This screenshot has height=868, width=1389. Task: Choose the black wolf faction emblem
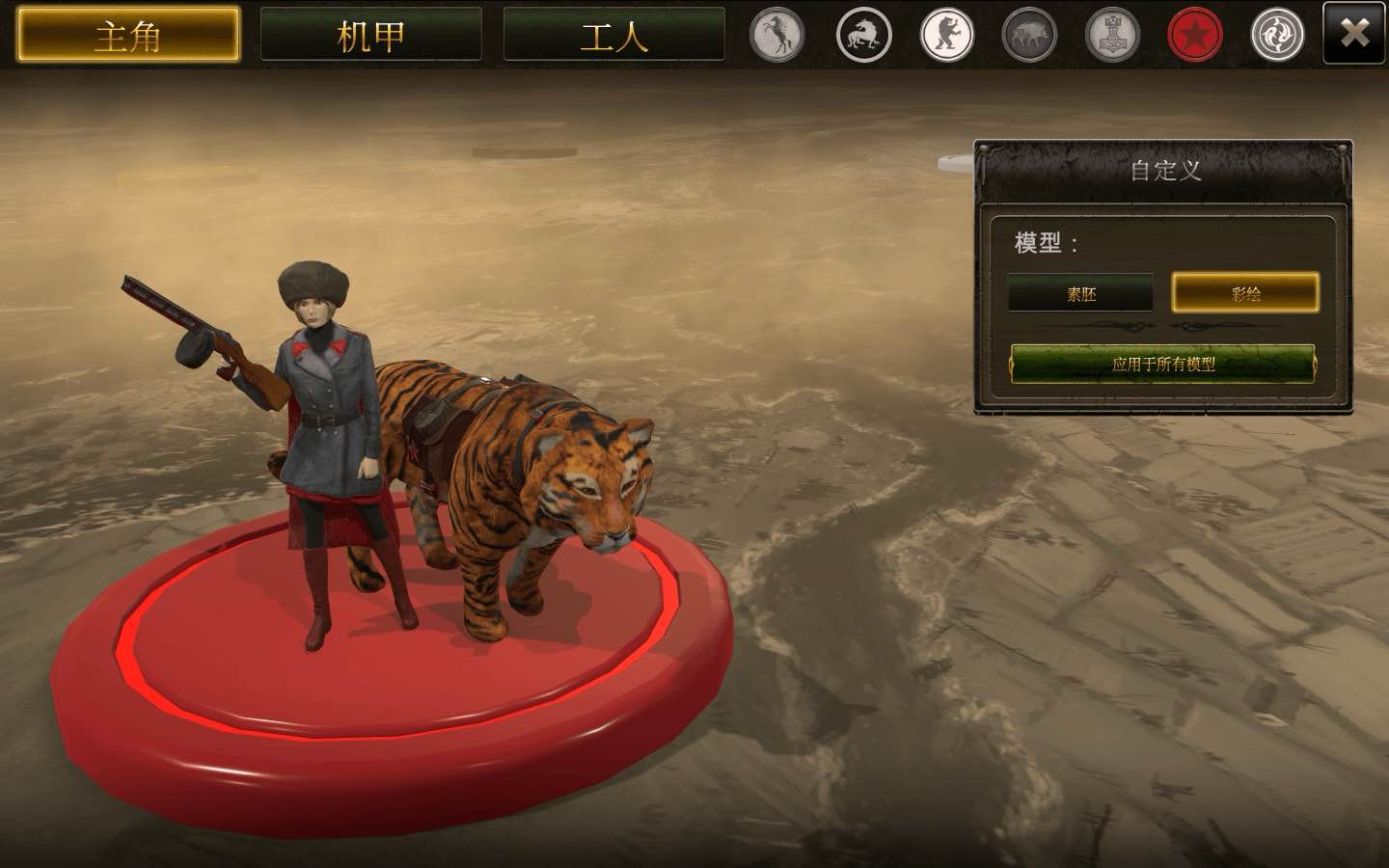click(x=862, y=35)
